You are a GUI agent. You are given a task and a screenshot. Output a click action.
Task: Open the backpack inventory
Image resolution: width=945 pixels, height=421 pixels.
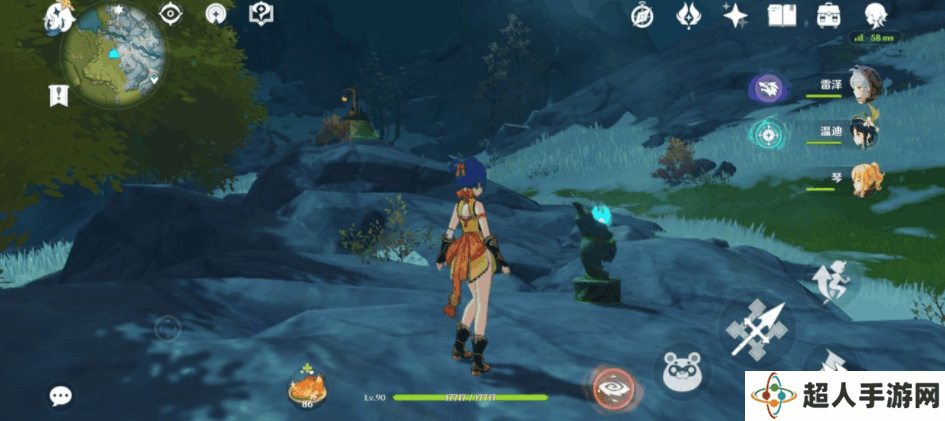(828, 15)
